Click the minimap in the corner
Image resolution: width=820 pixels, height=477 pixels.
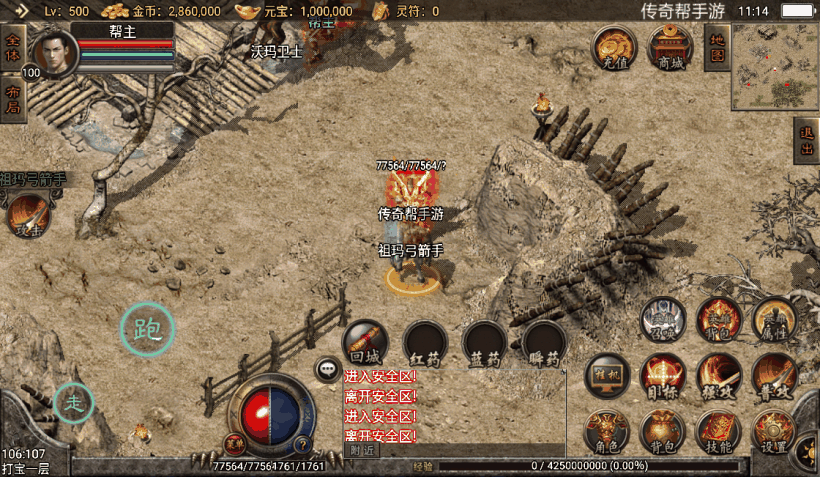click(x=774, y=67)
